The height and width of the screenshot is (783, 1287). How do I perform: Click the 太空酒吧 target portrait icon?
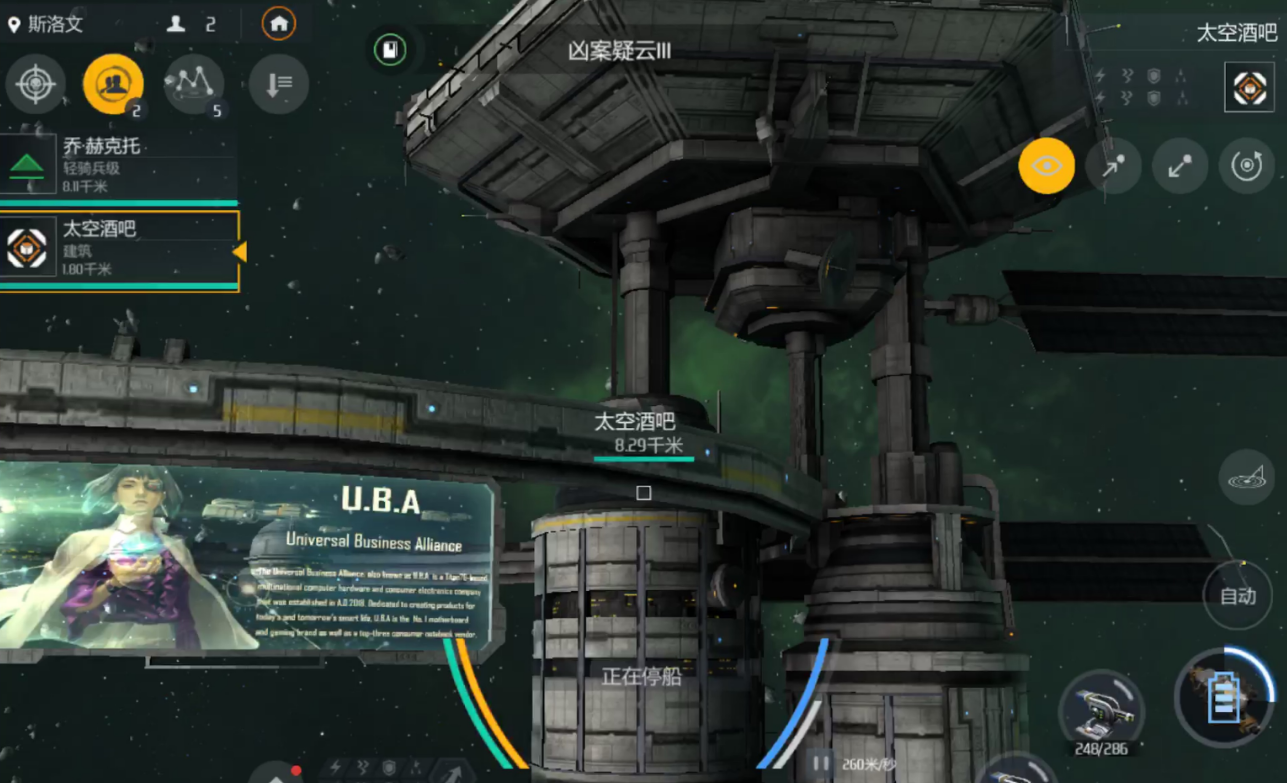click(x=1249, y=87)
